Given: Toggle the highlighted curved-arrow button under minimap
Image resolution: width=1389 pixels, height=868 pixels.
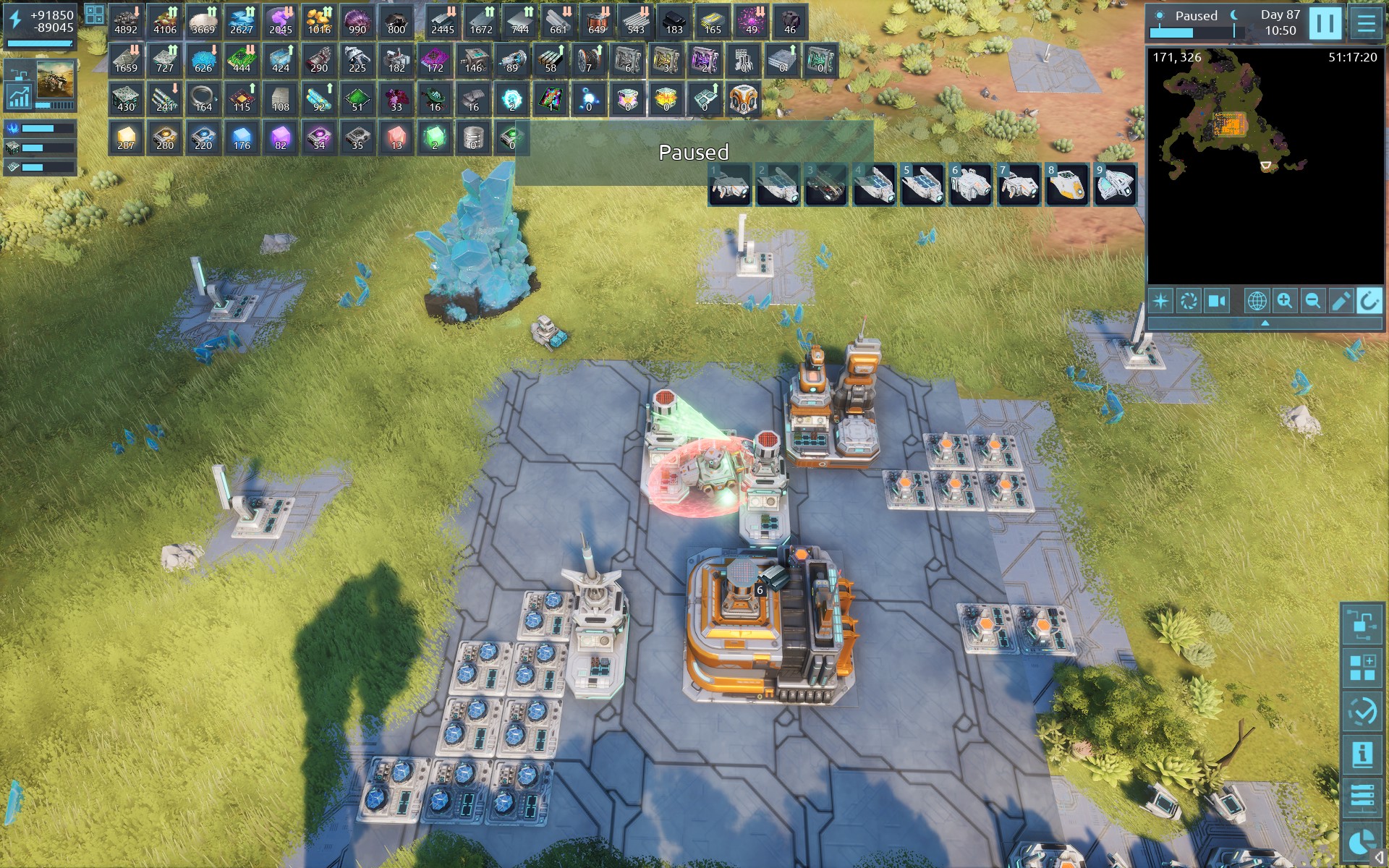Looking at the screenshot, I should (x=1369, y=301).
